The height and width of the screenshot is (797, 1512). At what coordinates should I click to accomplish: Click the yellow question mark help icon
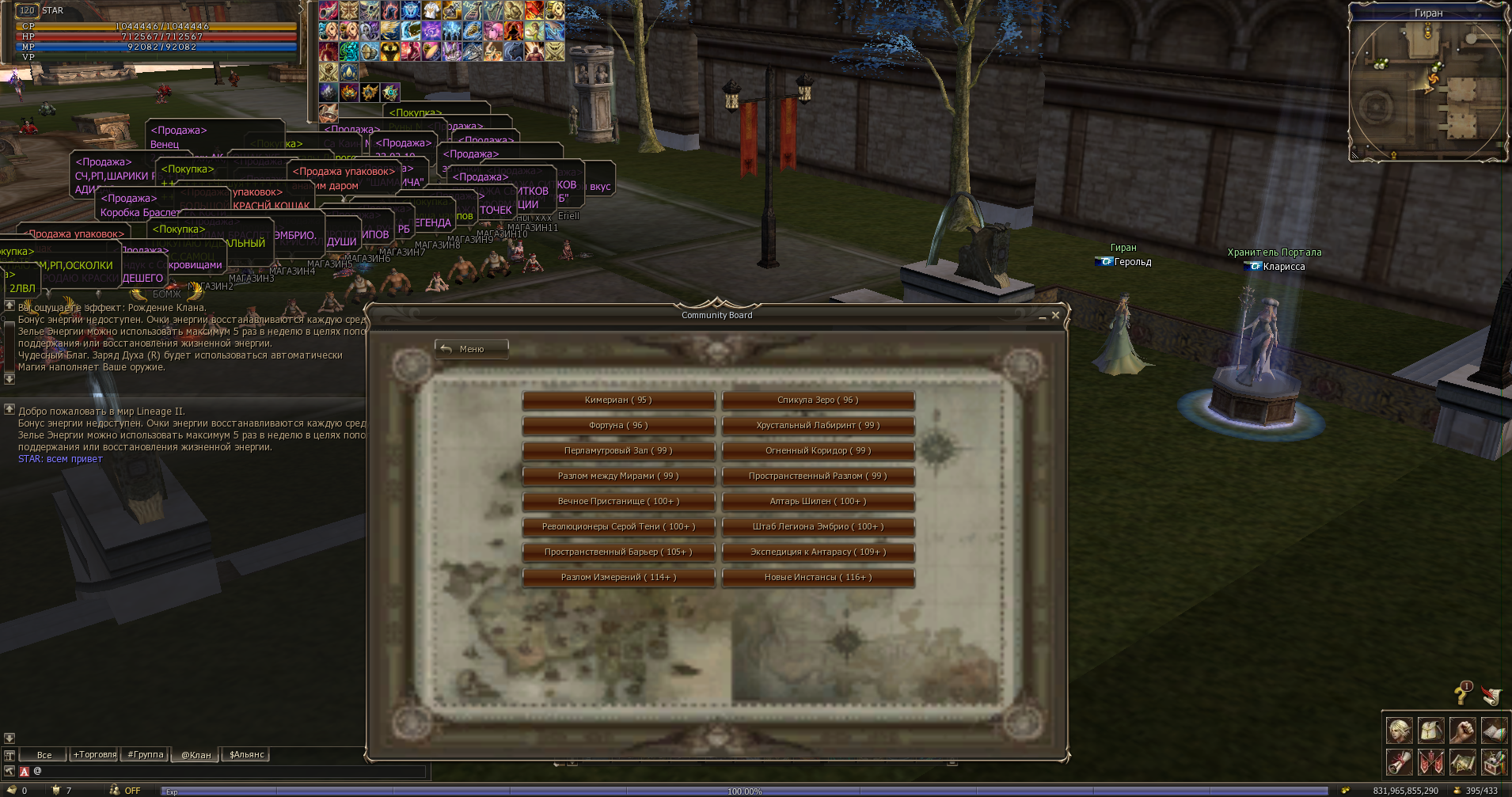1461,694
